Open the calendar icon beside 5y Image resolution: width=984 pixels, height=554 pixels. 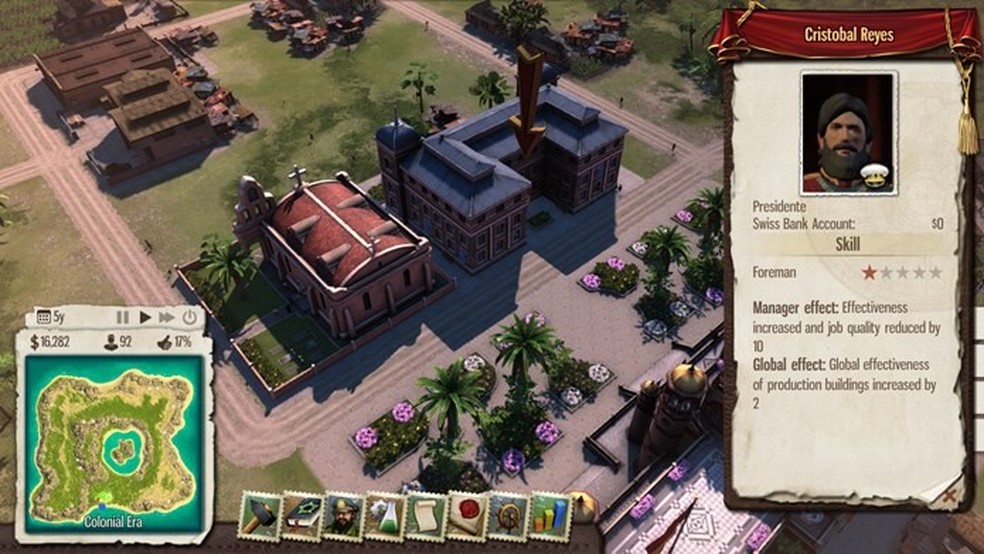coord(43,317)
